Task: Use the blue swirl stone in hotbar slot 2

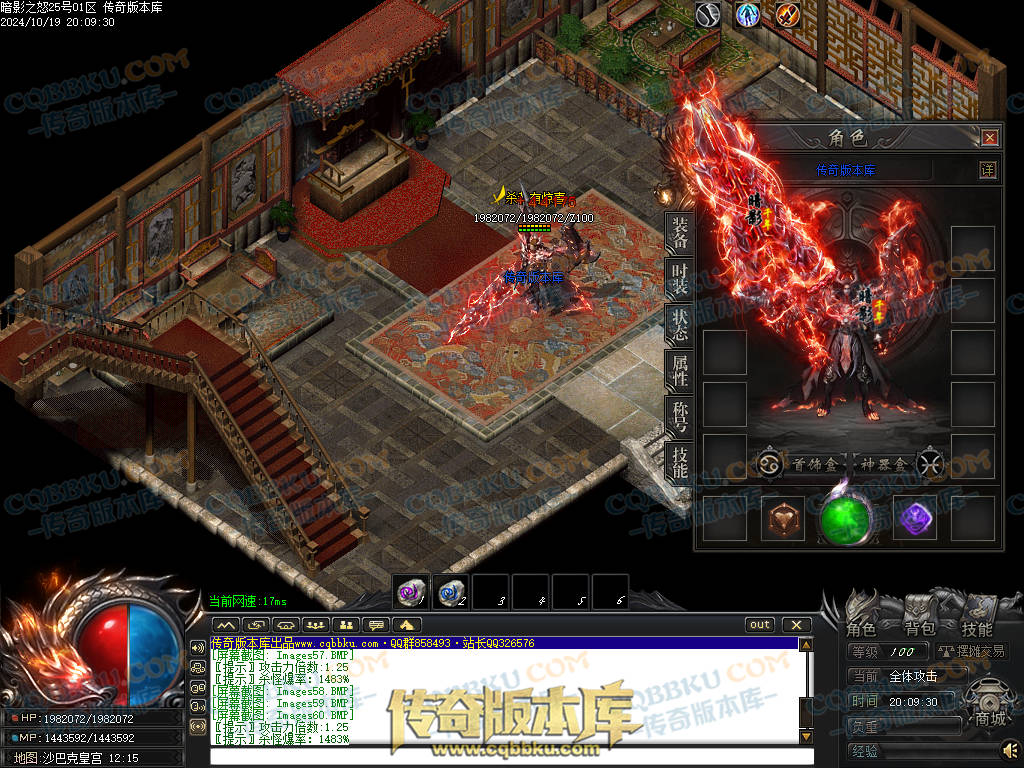Action: 451,591
